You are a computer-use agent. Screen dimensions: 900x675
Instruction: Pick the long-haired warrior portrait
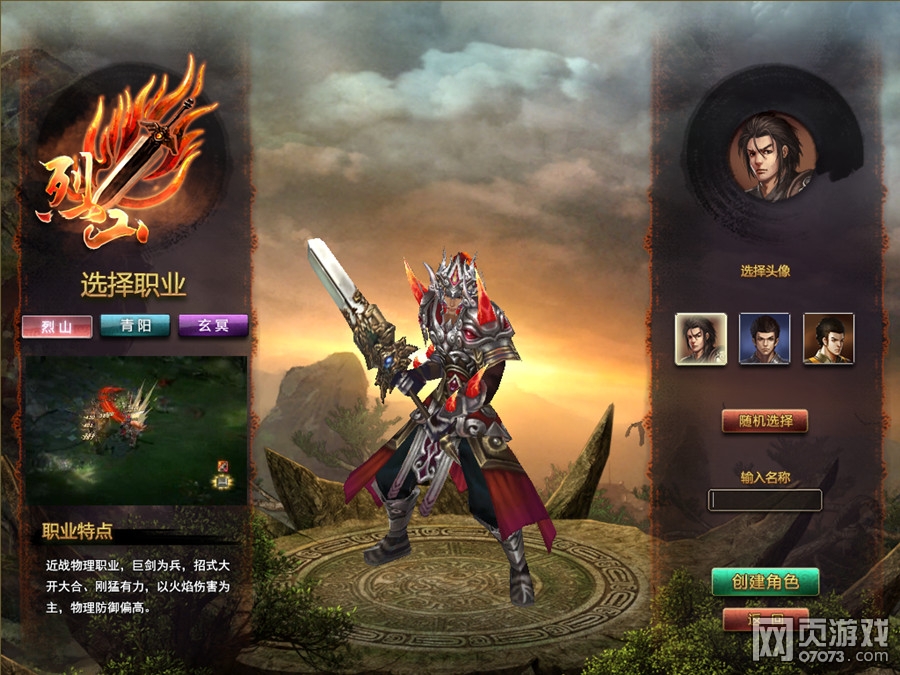tap(700, 338)
